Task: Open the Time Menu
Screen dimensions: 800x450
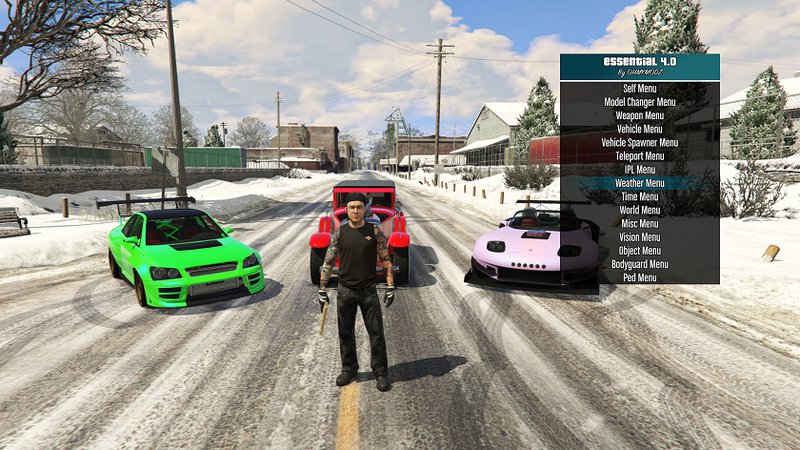Action: click(x=639, y=196)
